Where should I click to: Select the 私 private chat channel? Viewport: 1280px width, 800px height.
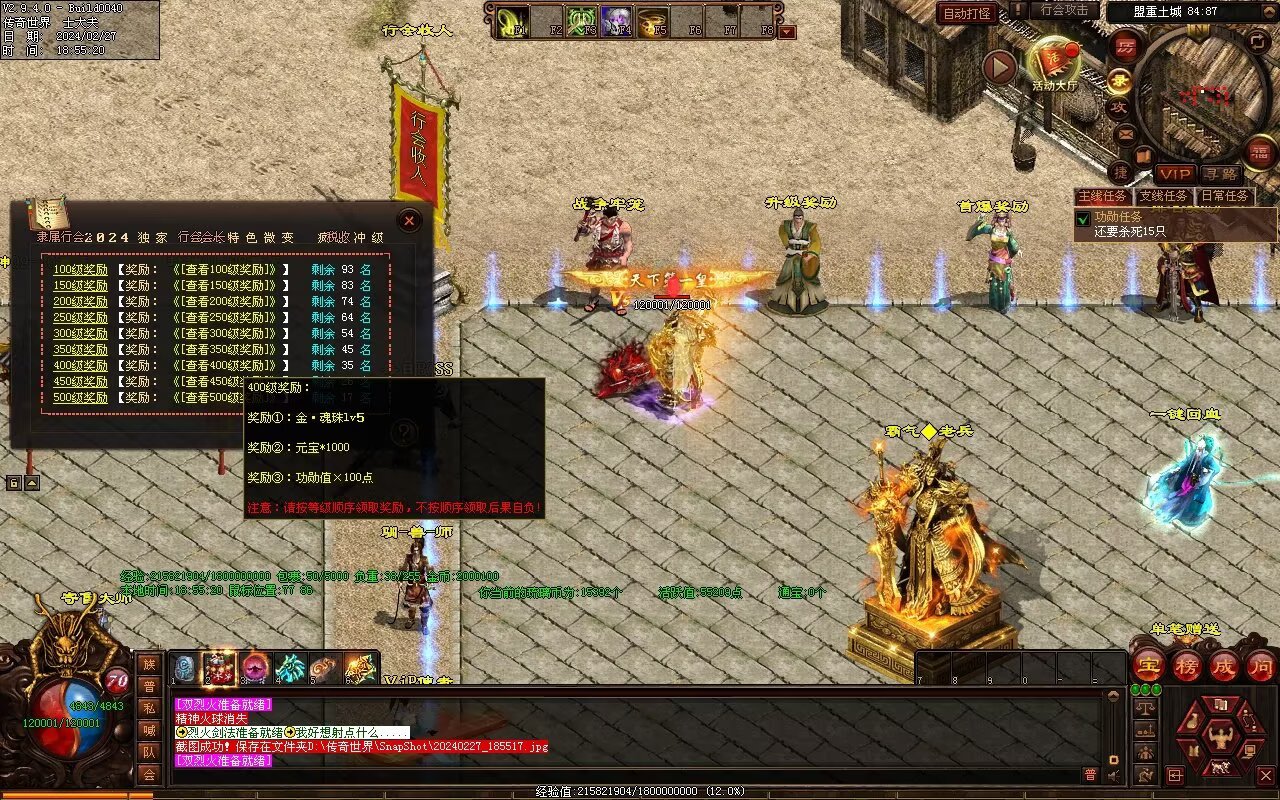point(148,708)
